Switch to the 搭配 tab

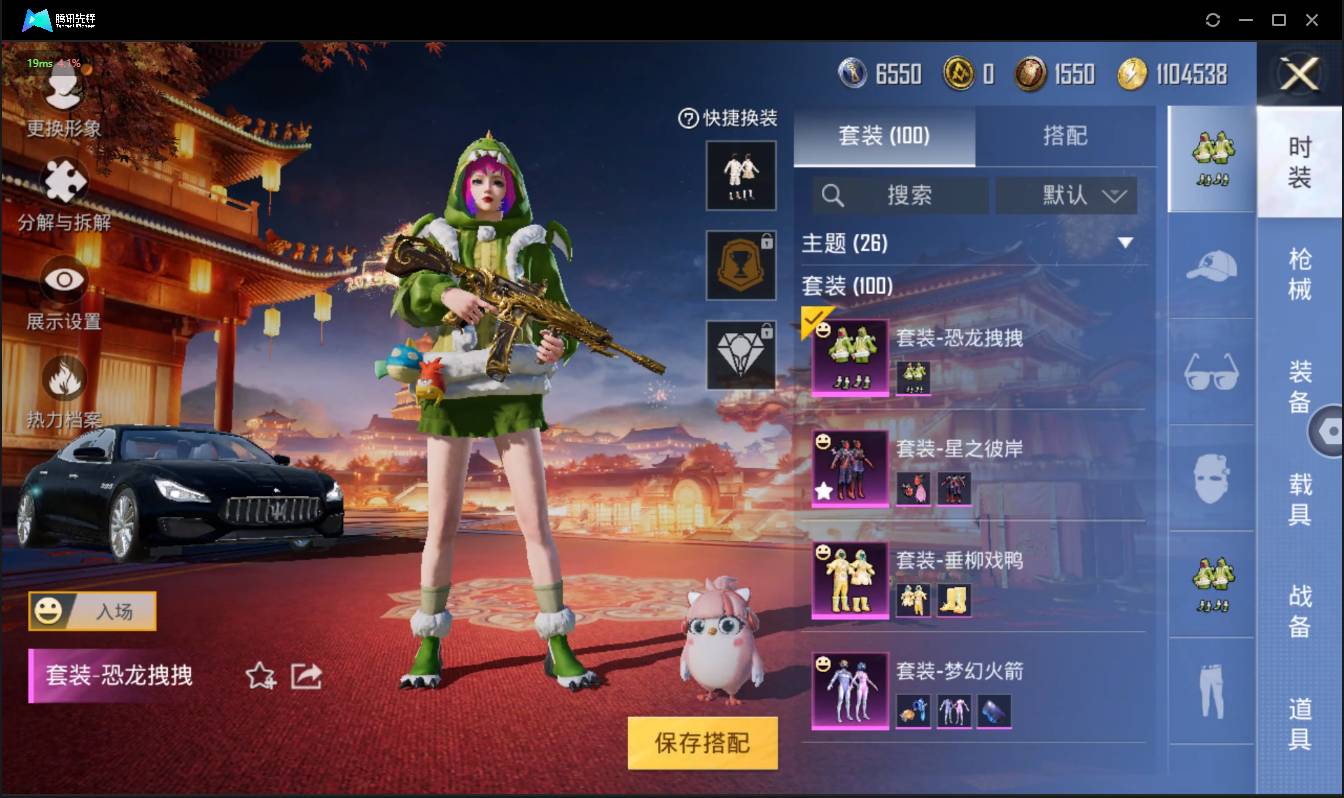(x=1064, y=137)
